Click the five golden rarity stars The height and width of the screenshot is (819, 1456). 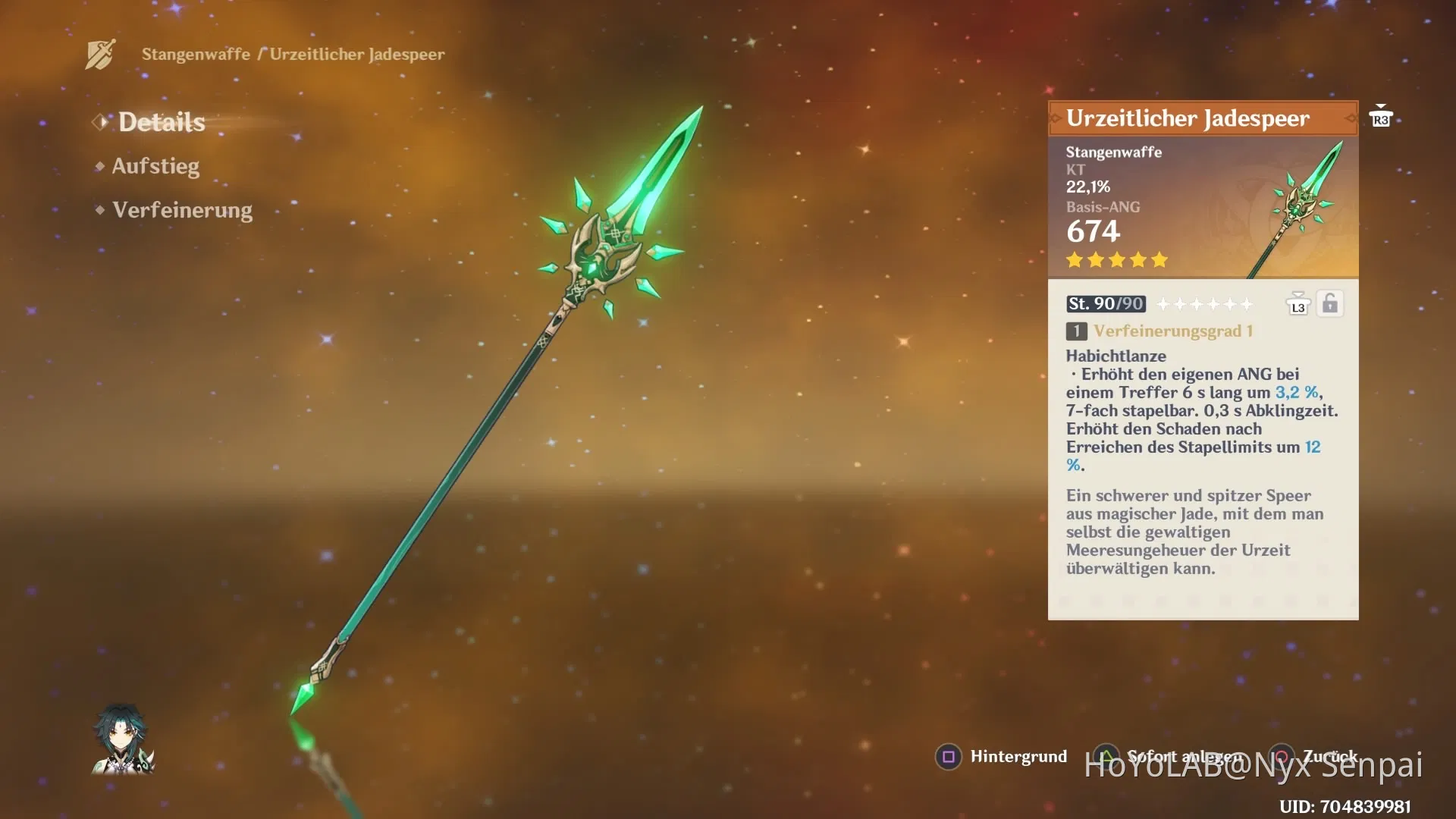coord(1117,260)
